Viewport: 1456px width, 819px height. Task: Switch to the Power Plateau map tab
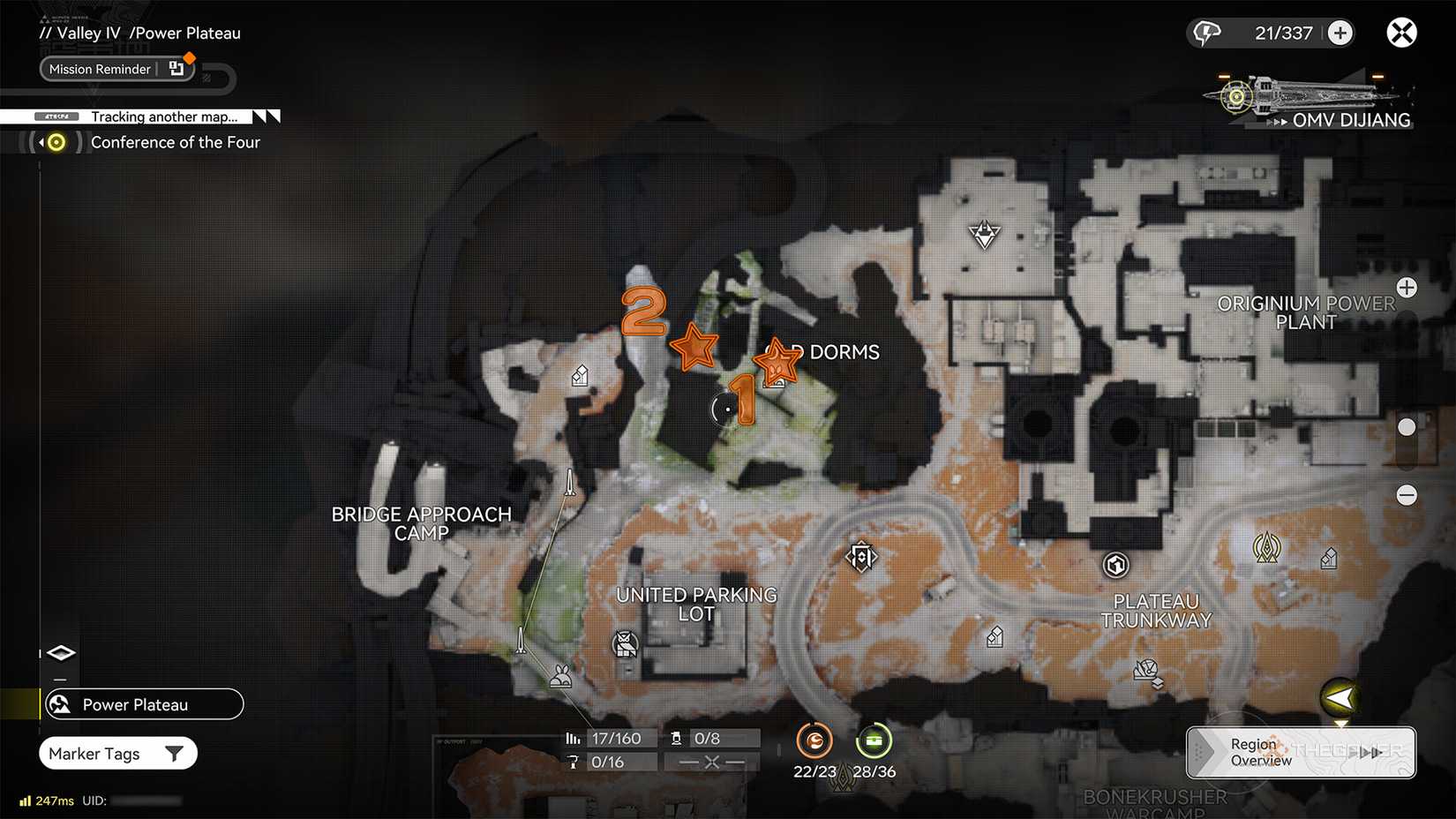coord(143,704)
